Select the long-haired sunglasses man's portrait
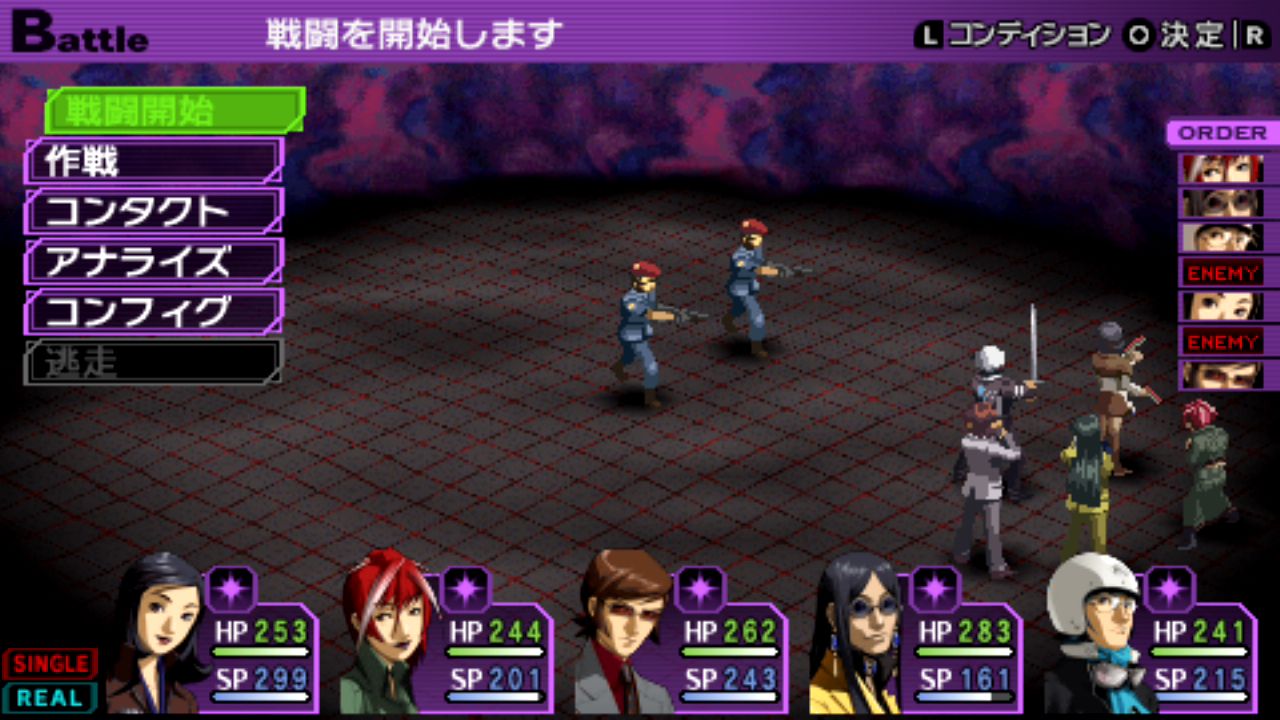The width and height of the screenshot is (1280, 720). (x=856, y=635)
